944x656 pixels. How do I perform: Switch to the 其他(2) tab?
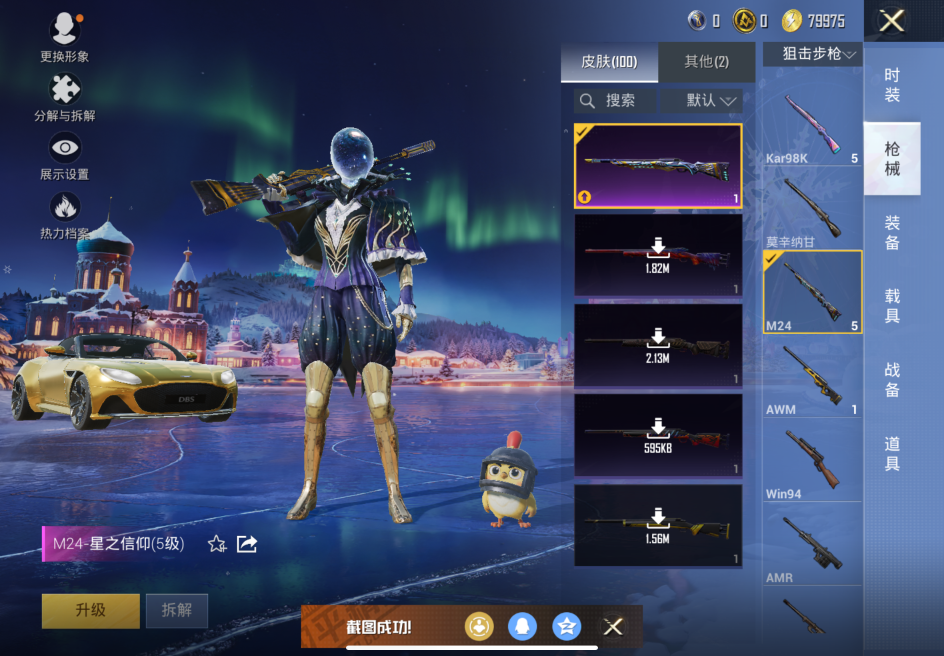(706, 62)
